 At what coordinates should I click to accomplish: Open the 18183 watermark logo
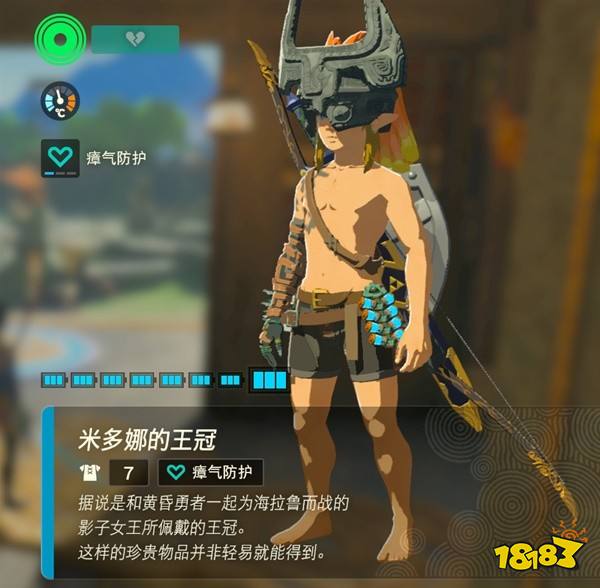coord(544,554)
